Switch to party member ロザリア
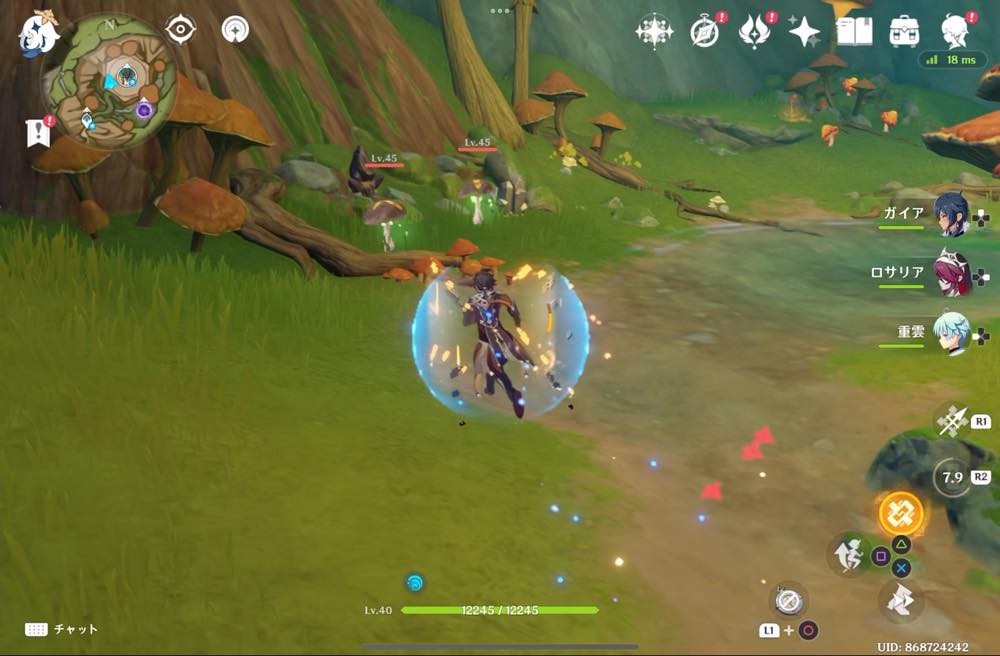This screenshot has height=656, width=1000. (951, 273)
